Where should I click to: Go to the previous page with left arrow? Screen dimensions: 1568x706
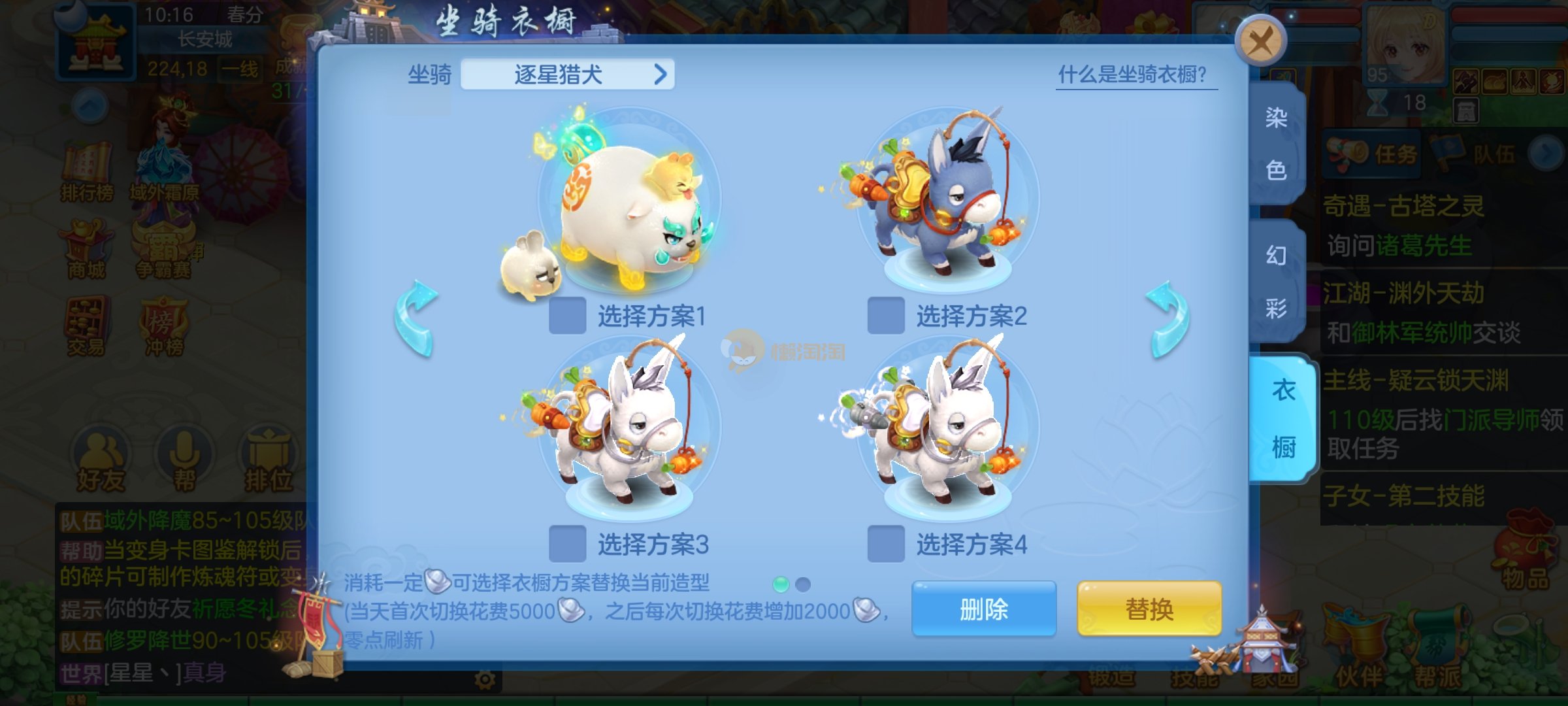pyautogui.click(x=416, y=318)
